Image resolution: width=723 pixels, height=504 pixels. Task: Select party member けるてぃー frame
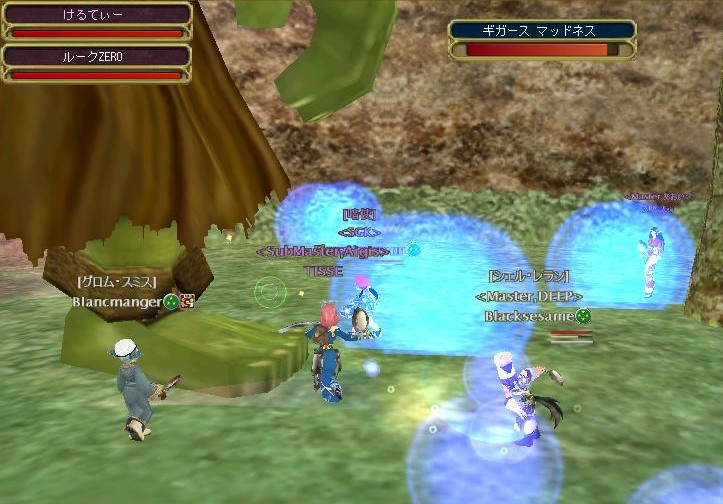[96, 21]
